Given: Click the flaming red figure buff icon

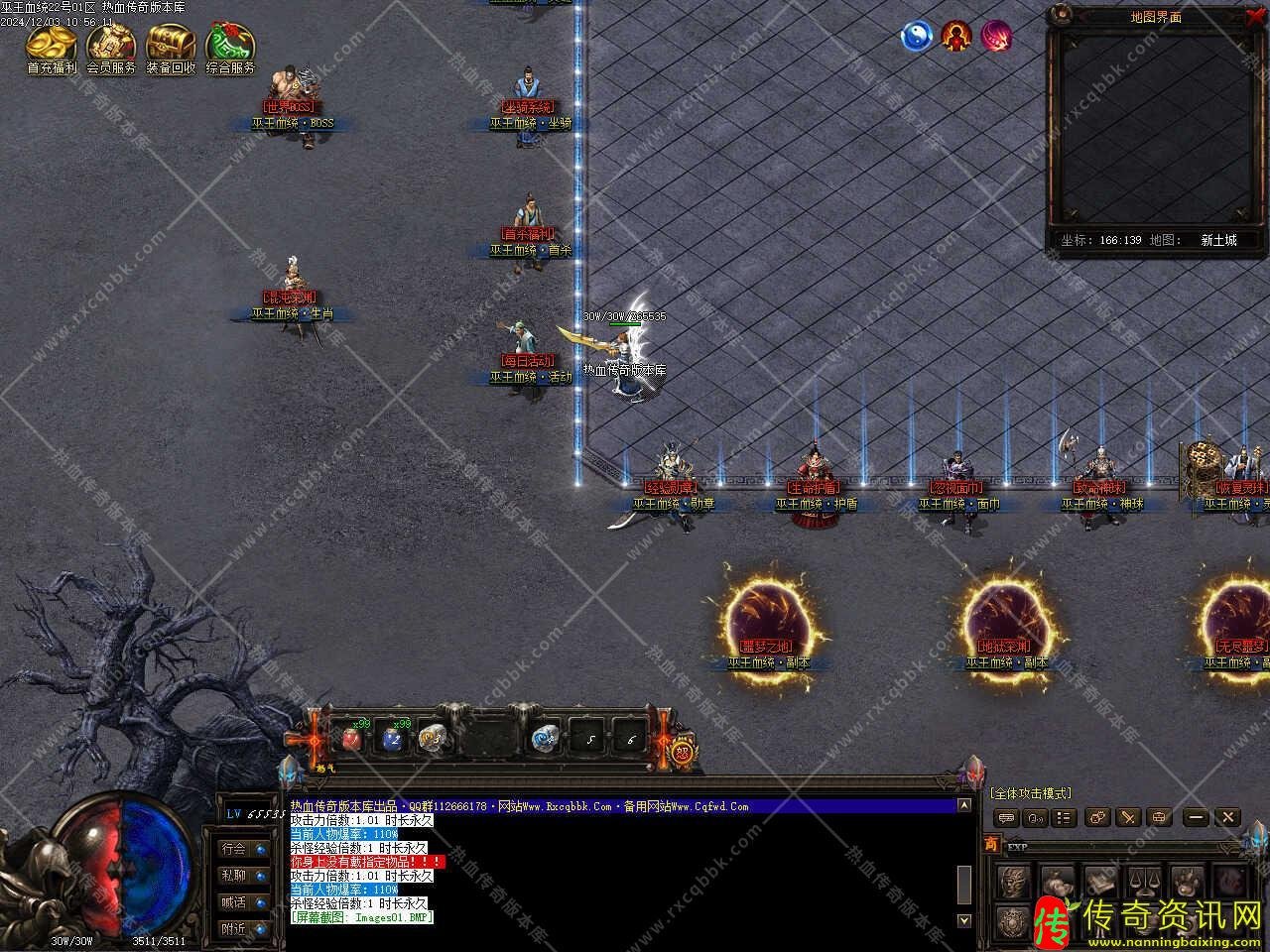Looking at the screenshot, I should (x=956, y=37).
